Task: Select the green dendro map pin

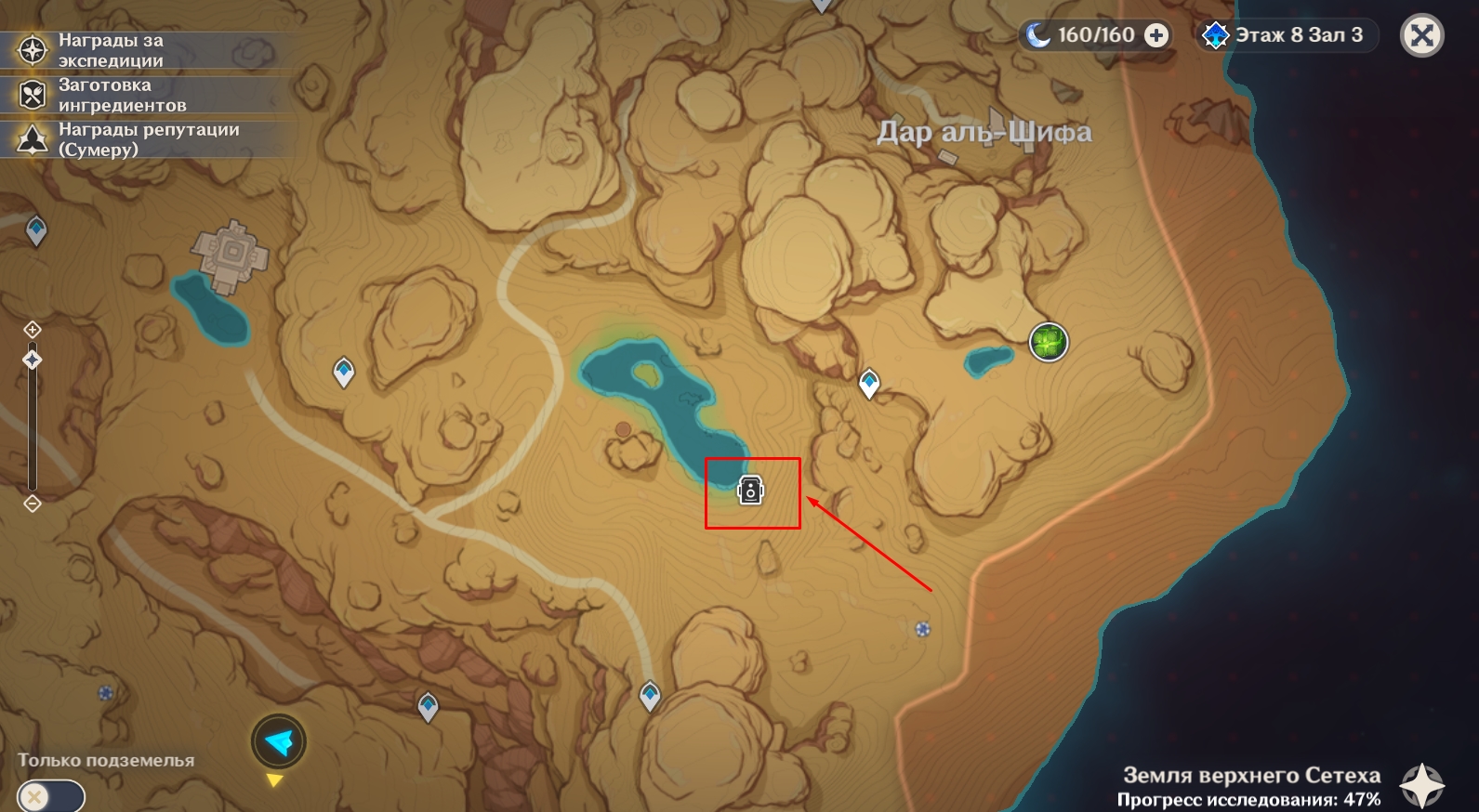Action: [1049, 342]
